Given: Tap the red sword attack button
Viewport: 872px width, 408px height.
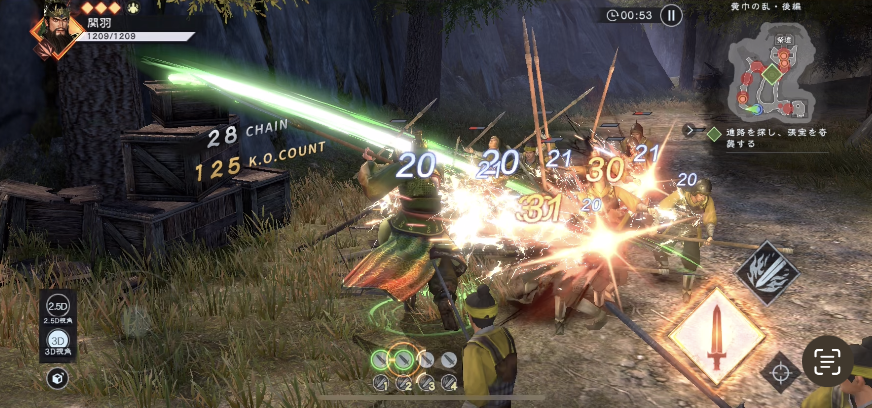Looking at the screenshot, I should point(715,335).
